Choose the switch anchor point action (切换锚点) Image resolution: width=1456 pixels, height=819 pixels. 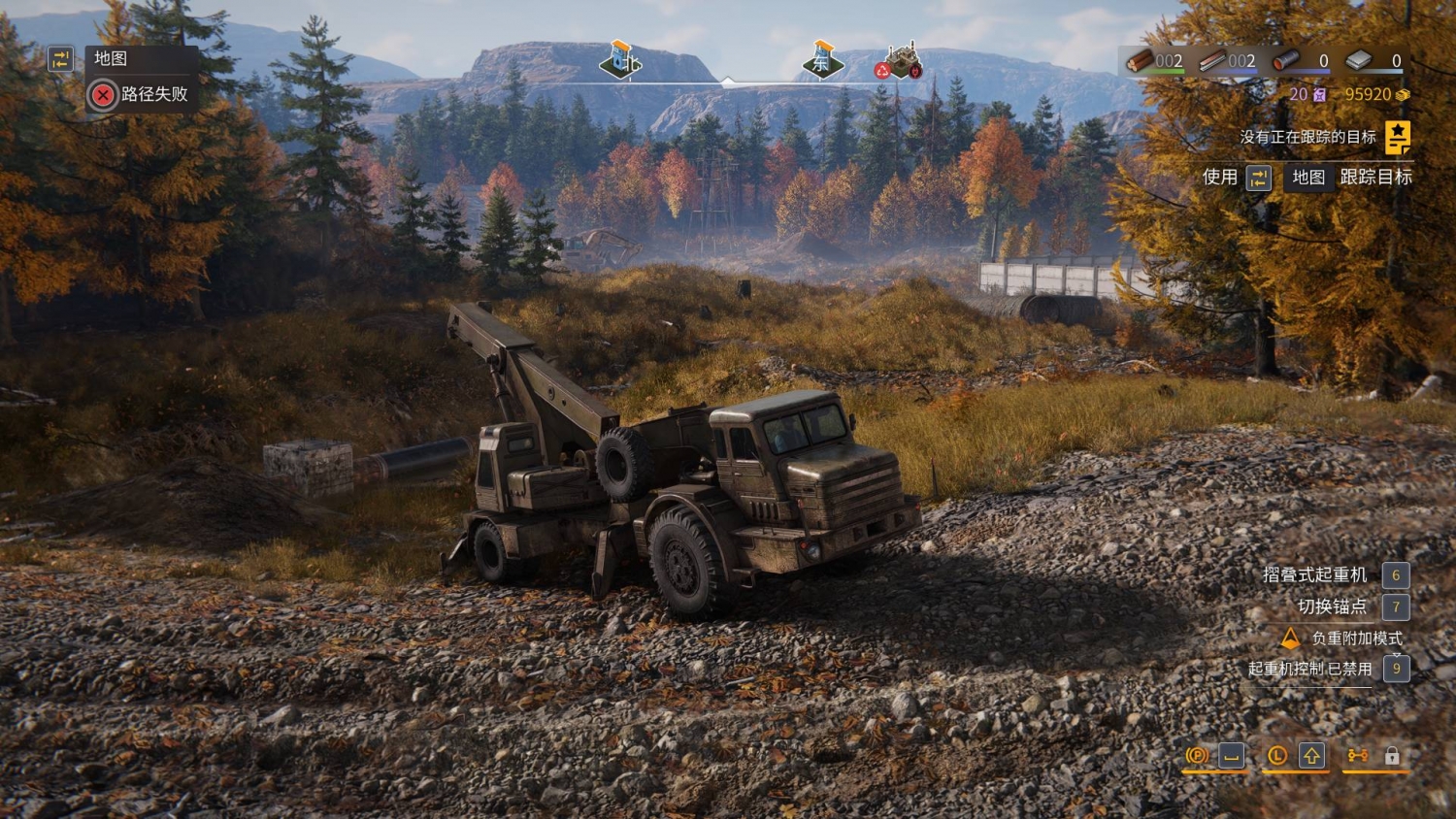[x=1332, y=606]
